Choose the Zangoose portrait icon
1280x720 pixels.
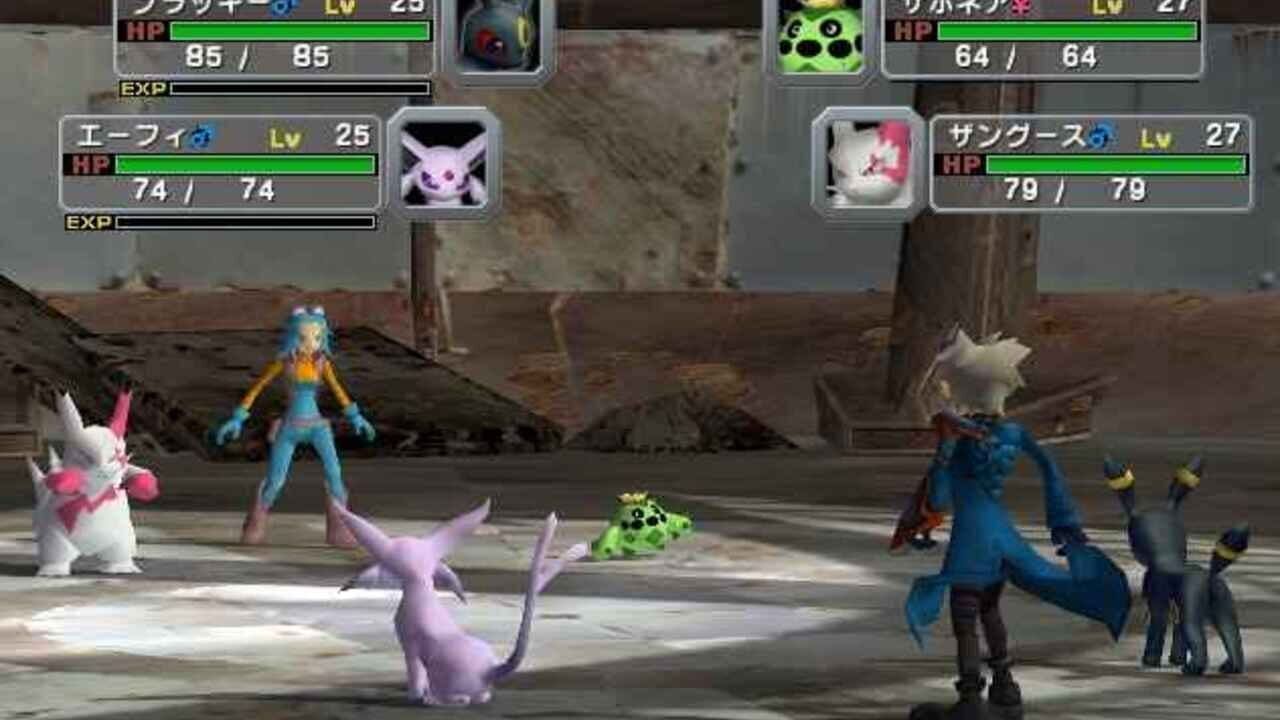pos(868,162)
